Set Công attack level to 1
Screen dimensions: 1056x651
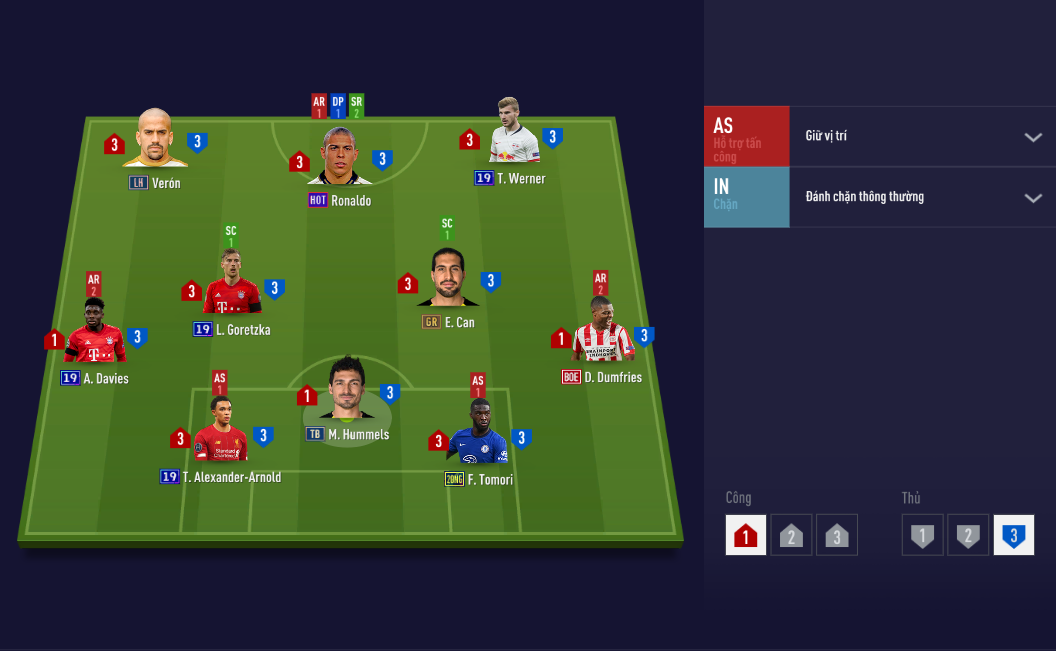(746, 536)
